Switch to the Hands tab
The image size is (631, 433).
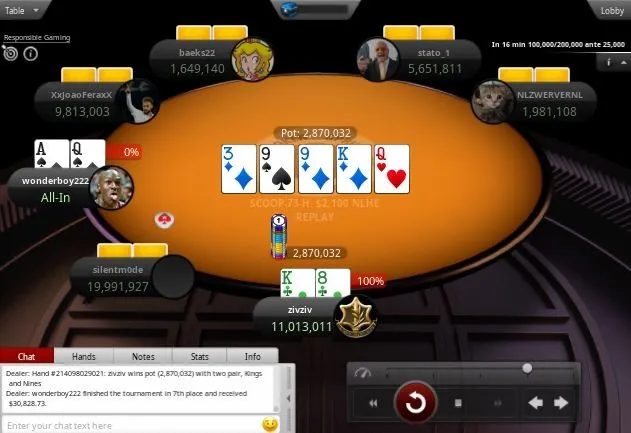point(84,356)
